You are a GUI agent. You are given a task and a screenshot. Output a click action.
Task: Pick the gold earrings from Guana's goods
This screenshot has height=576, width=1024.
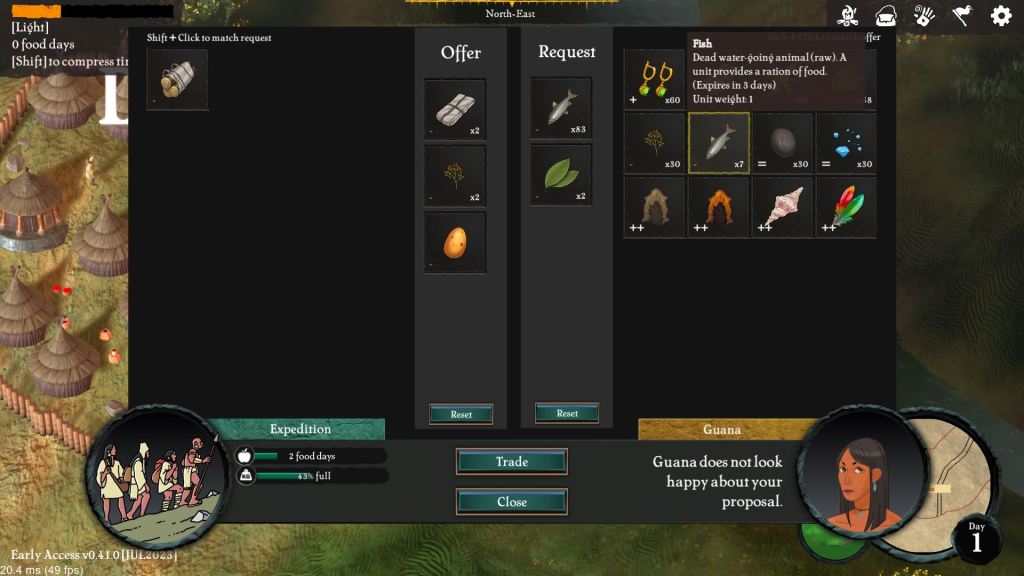pyautogui.click(x=655, y=80)
